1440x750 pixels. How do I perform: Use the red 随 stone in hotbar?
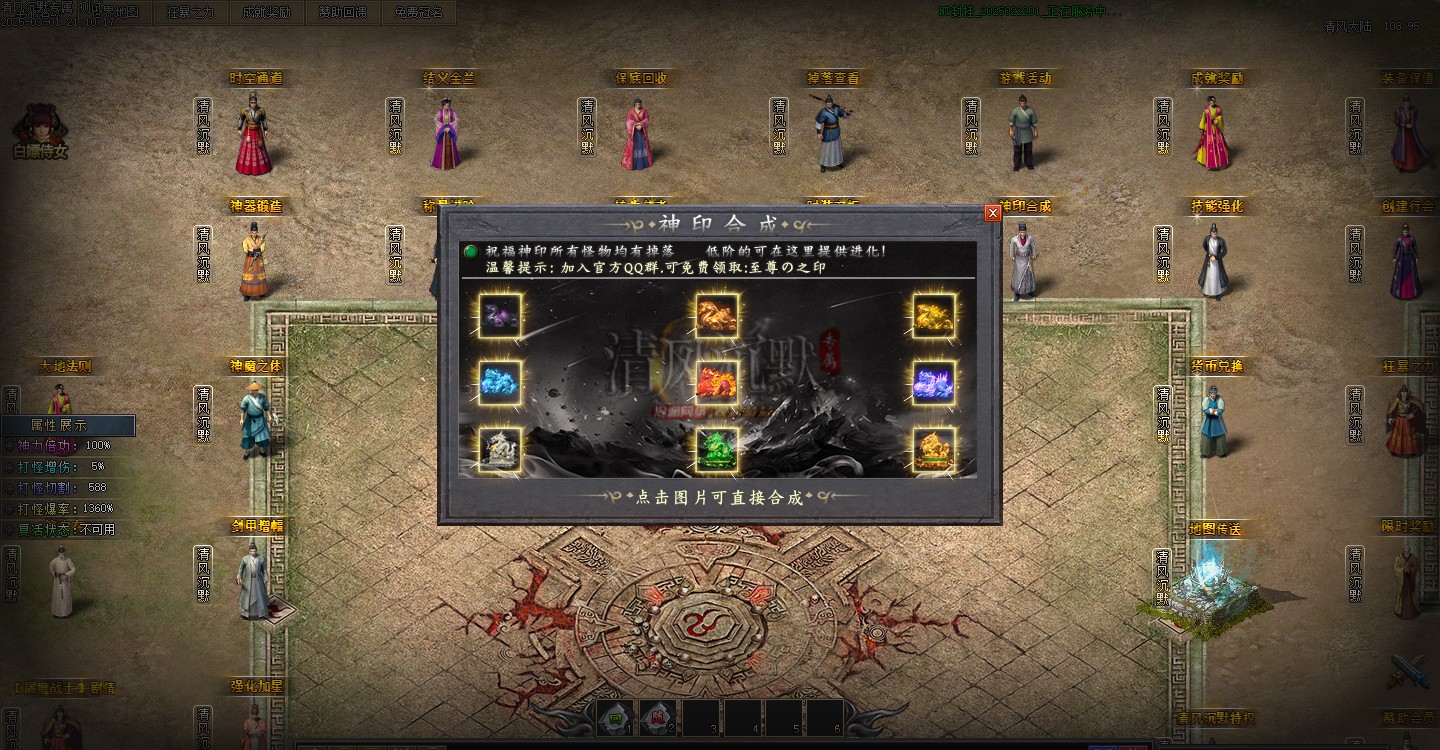click(x=658, y=718)
